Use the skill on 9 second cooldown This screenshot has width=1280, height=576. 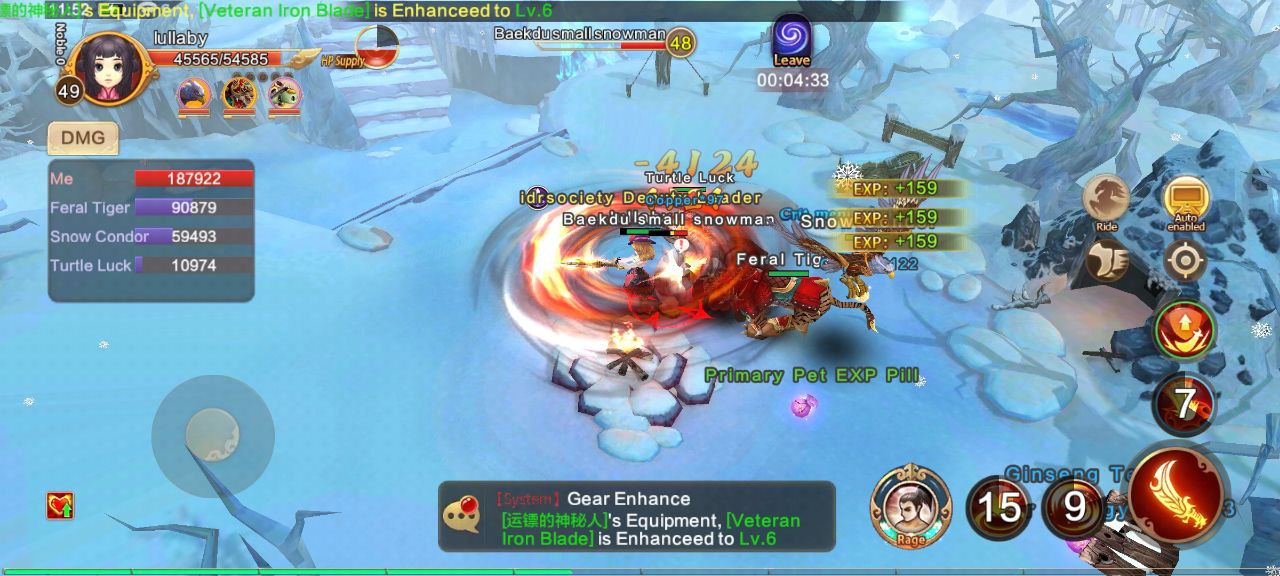pyautogui.click(x=1073, y=507)
